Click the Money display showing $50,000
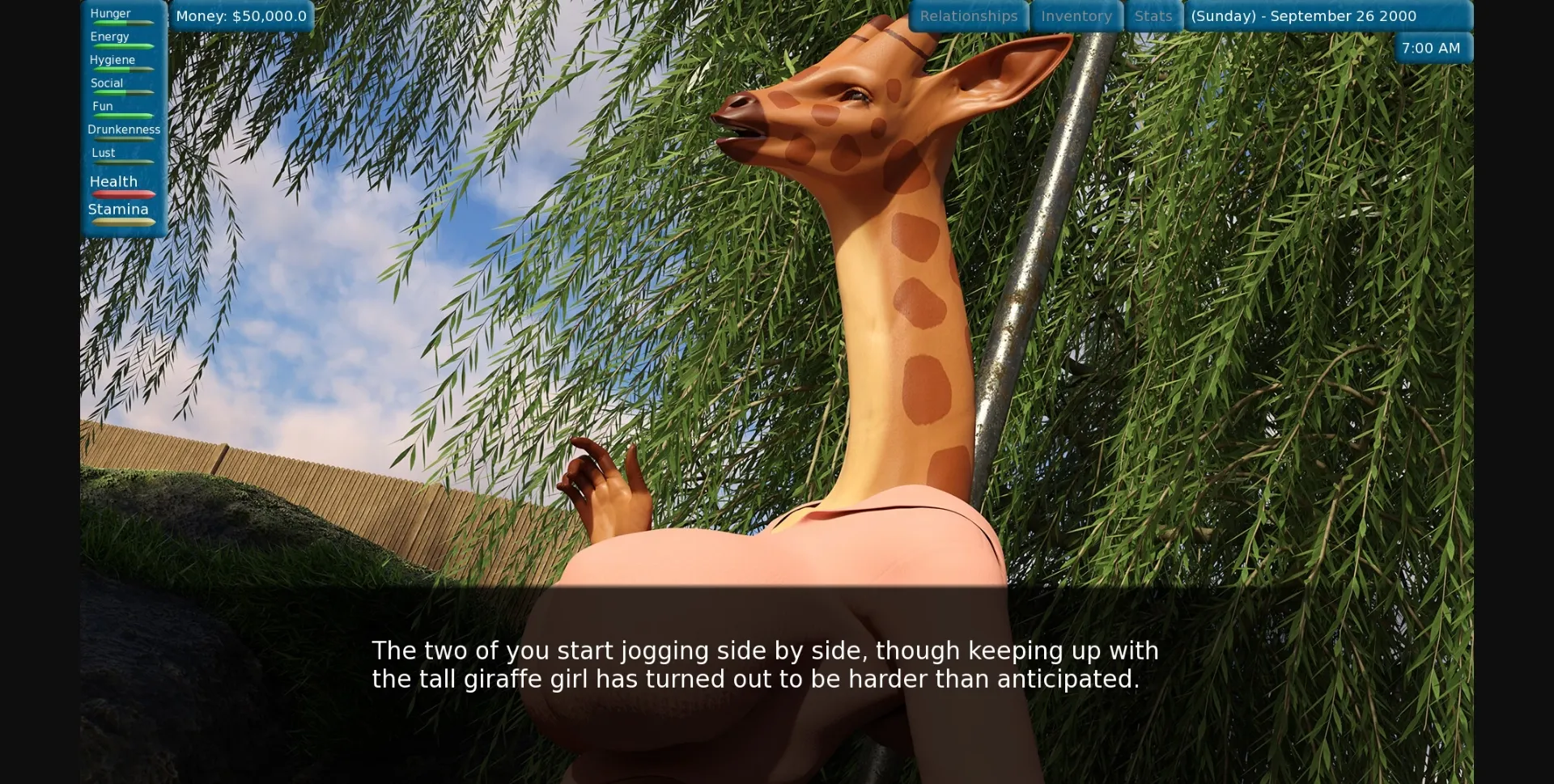The image size is (1554, 784). point(240,15)
